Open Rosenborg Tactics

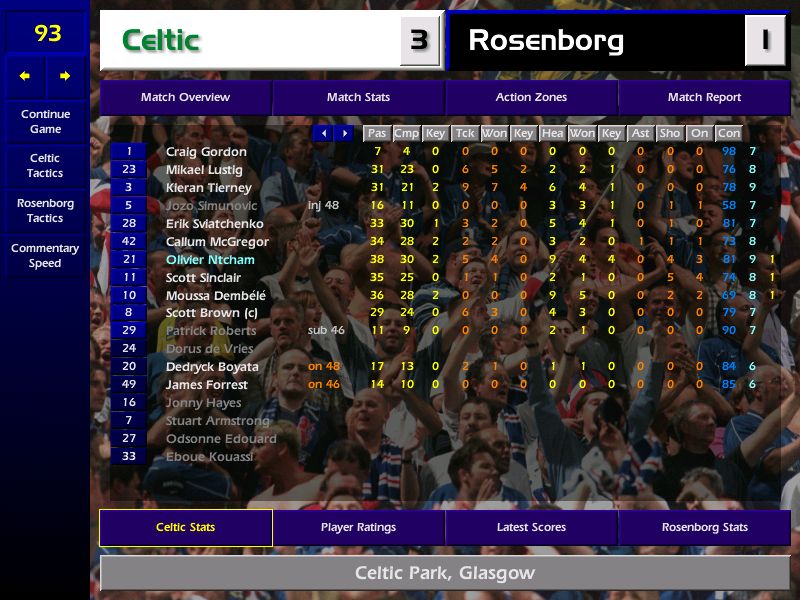click(45, 210)
